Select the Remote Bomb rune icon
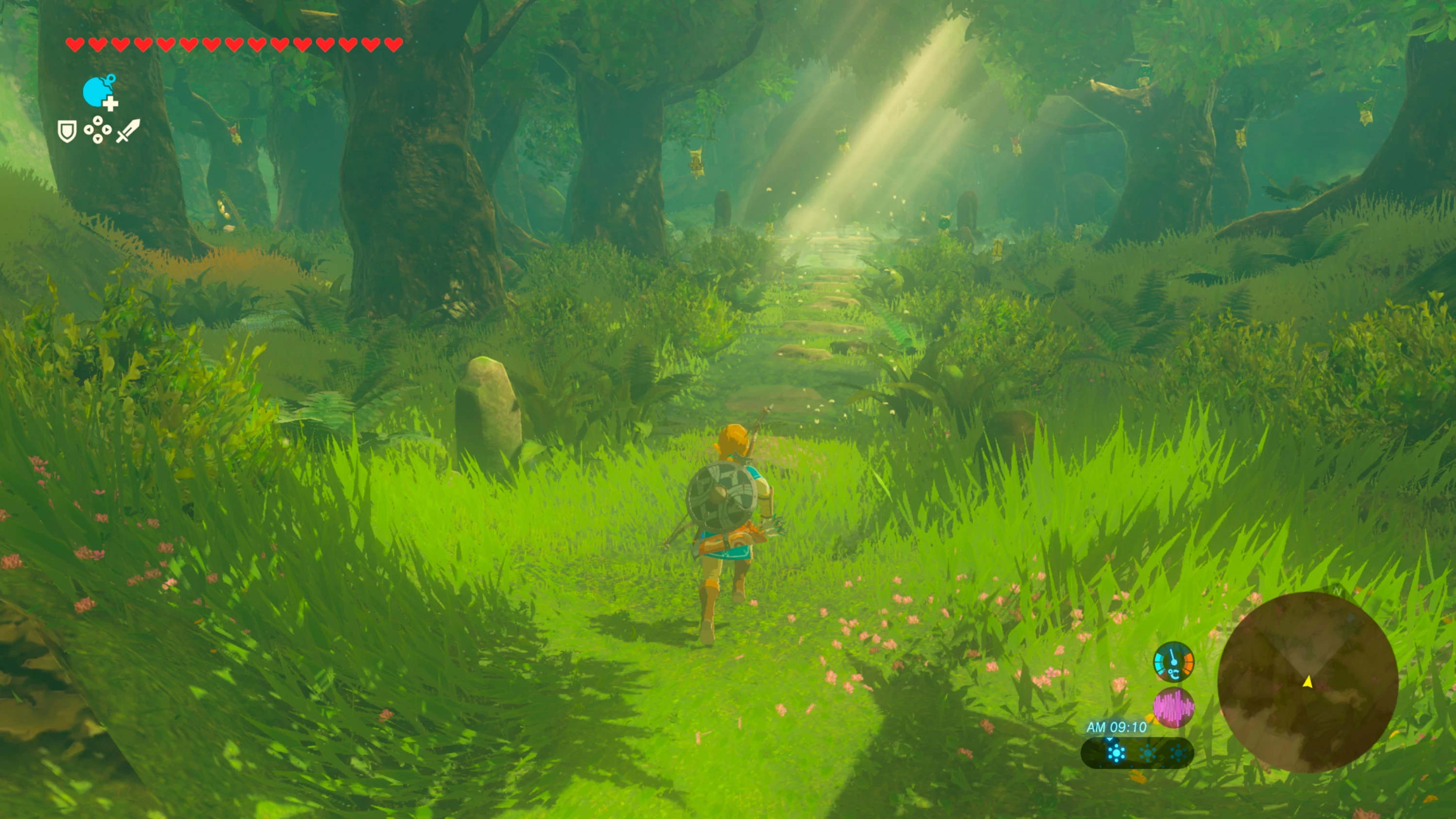This screenshot has height=819, width=1456. pos(98,92)
